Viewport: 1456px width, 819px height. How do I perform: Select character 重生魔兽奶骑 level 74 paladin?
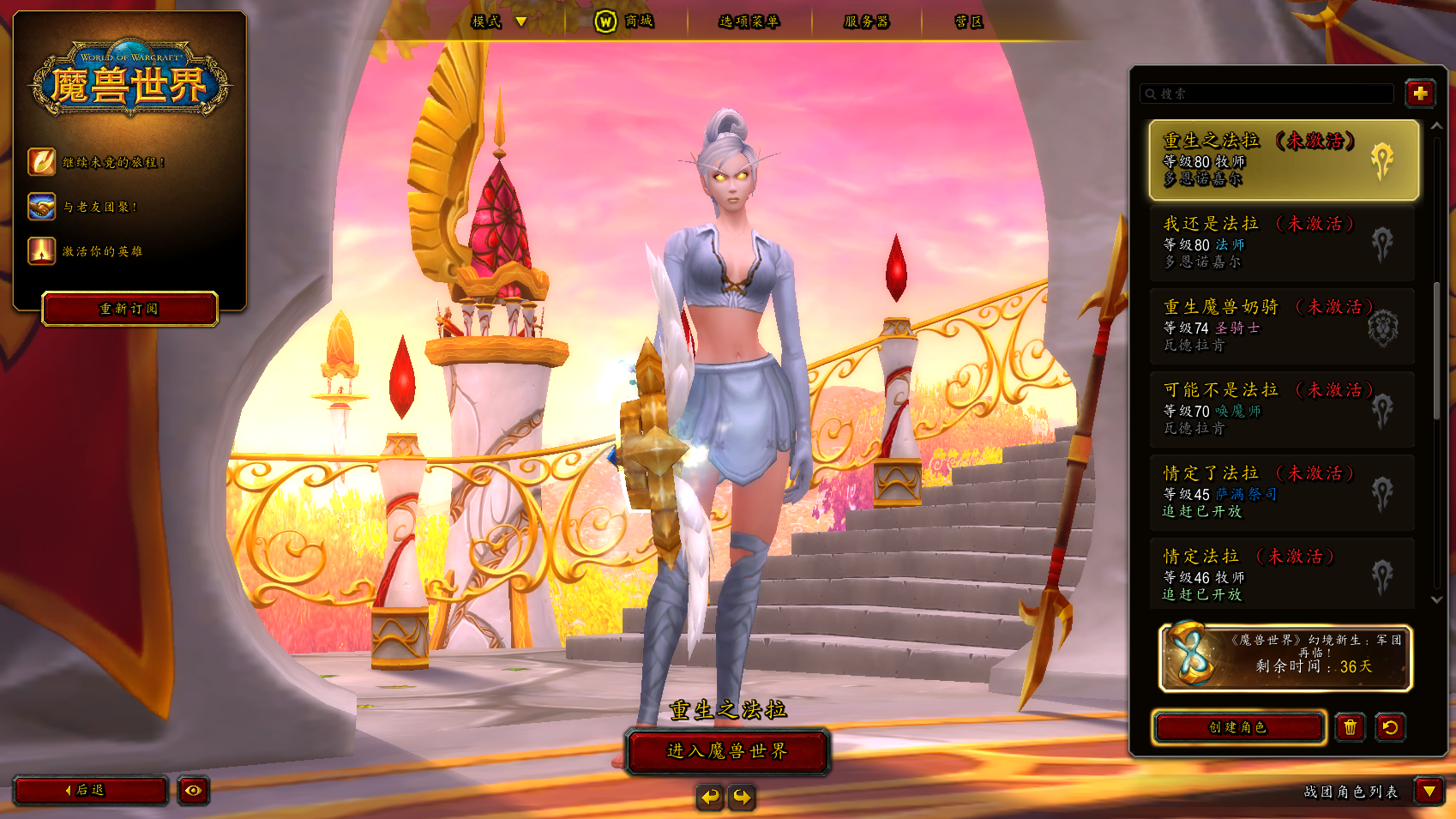pyautogui.click(x=1282, y=326)
